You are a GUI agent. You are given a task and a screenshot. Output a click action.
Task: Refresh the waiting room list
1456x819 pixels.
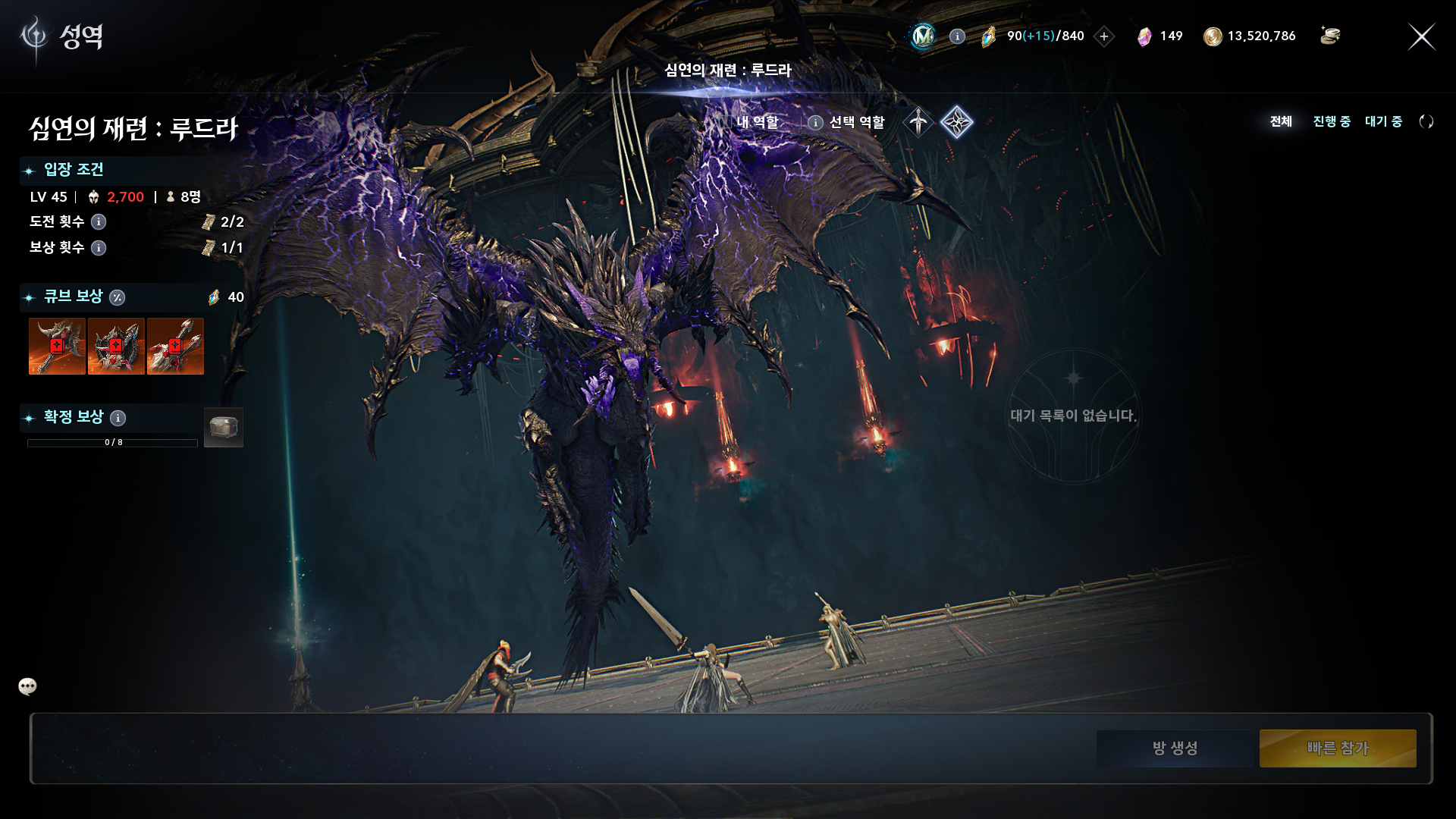pos(1426,121)
